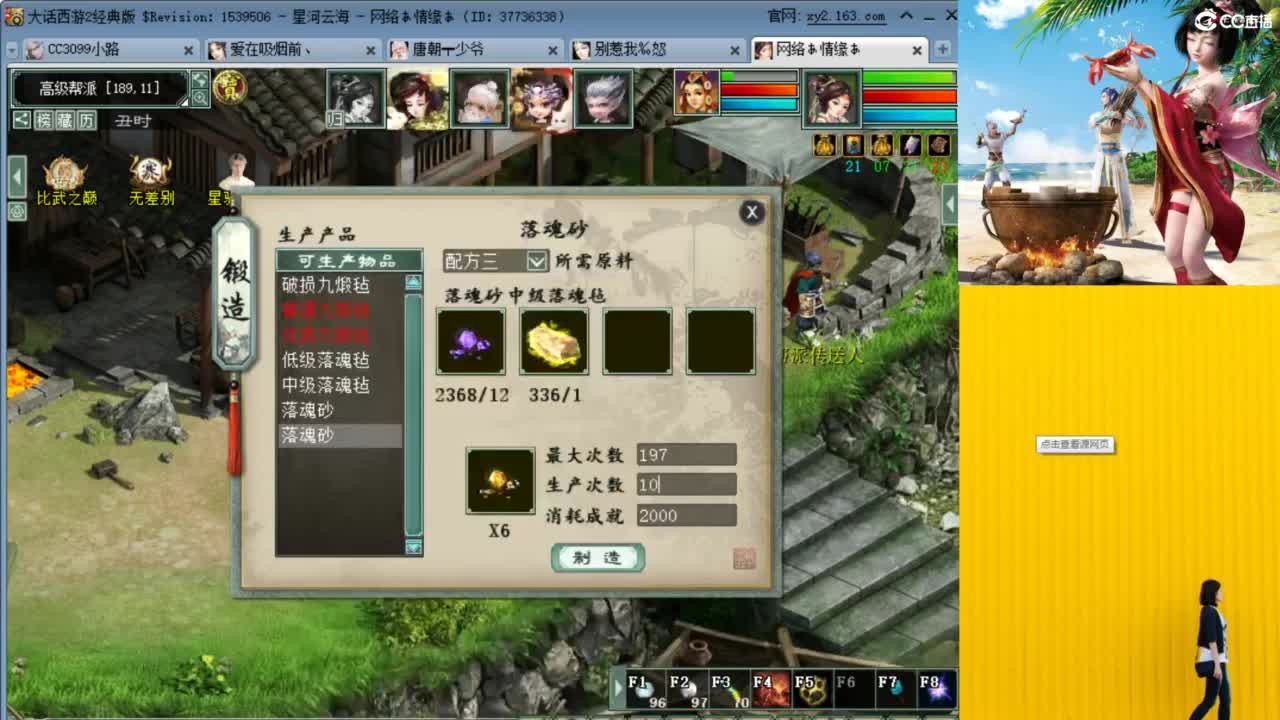Switch to the CC3099小路 tab
Image resolution: width=1280 pixels, height=720 pixels.
[80, 49]
